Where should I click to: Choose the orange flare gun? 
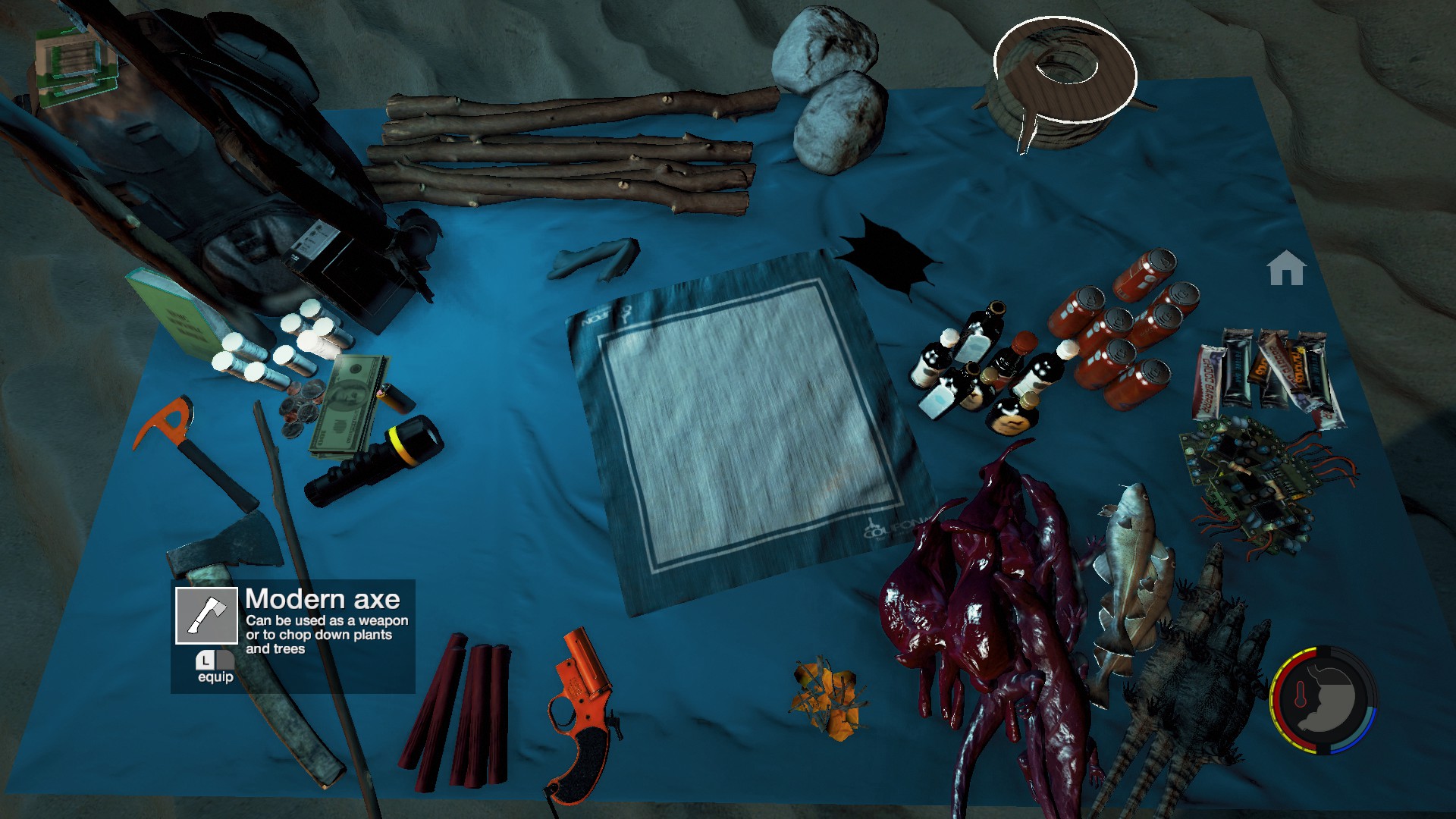(x=580, y=713)
